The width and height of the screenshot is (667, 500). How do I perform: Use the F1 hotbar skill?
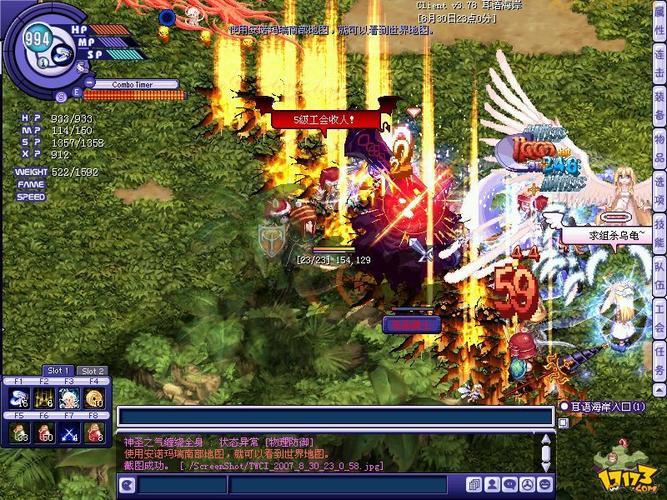[19, 398]
